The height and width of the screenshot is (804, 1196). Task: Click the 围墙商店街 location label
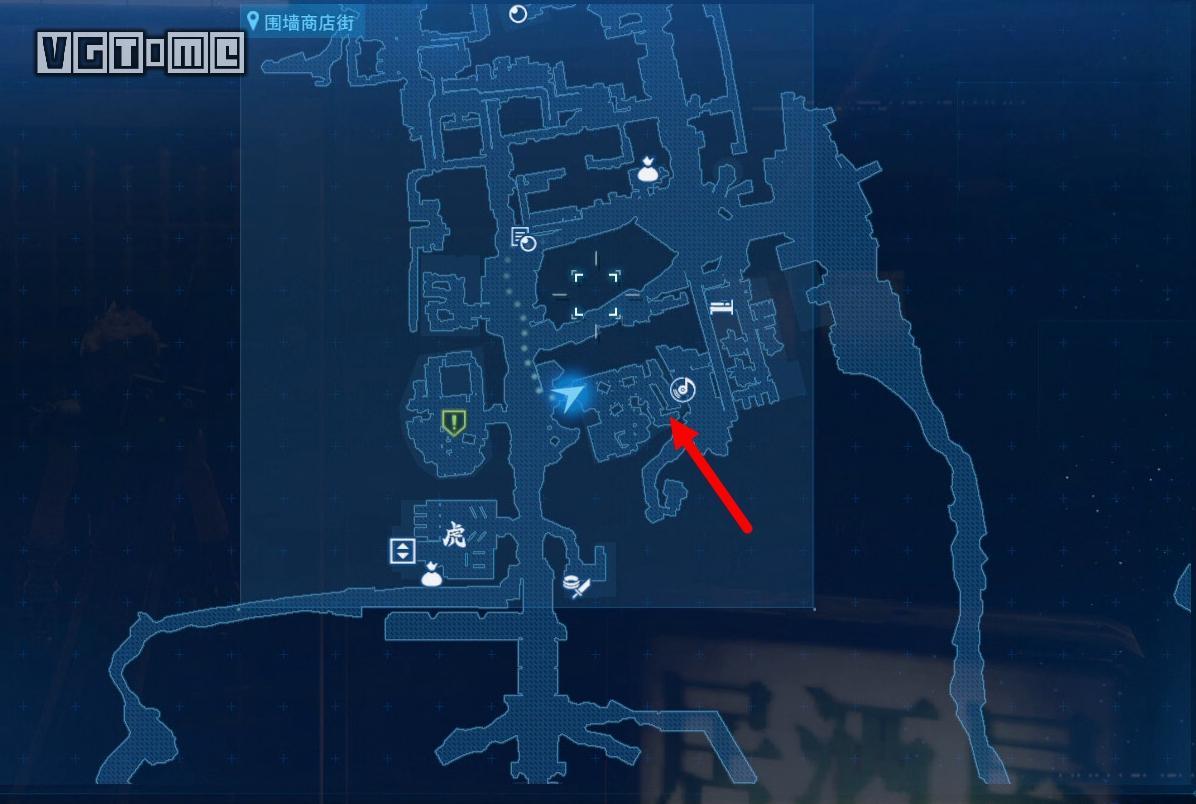[300, 21]
